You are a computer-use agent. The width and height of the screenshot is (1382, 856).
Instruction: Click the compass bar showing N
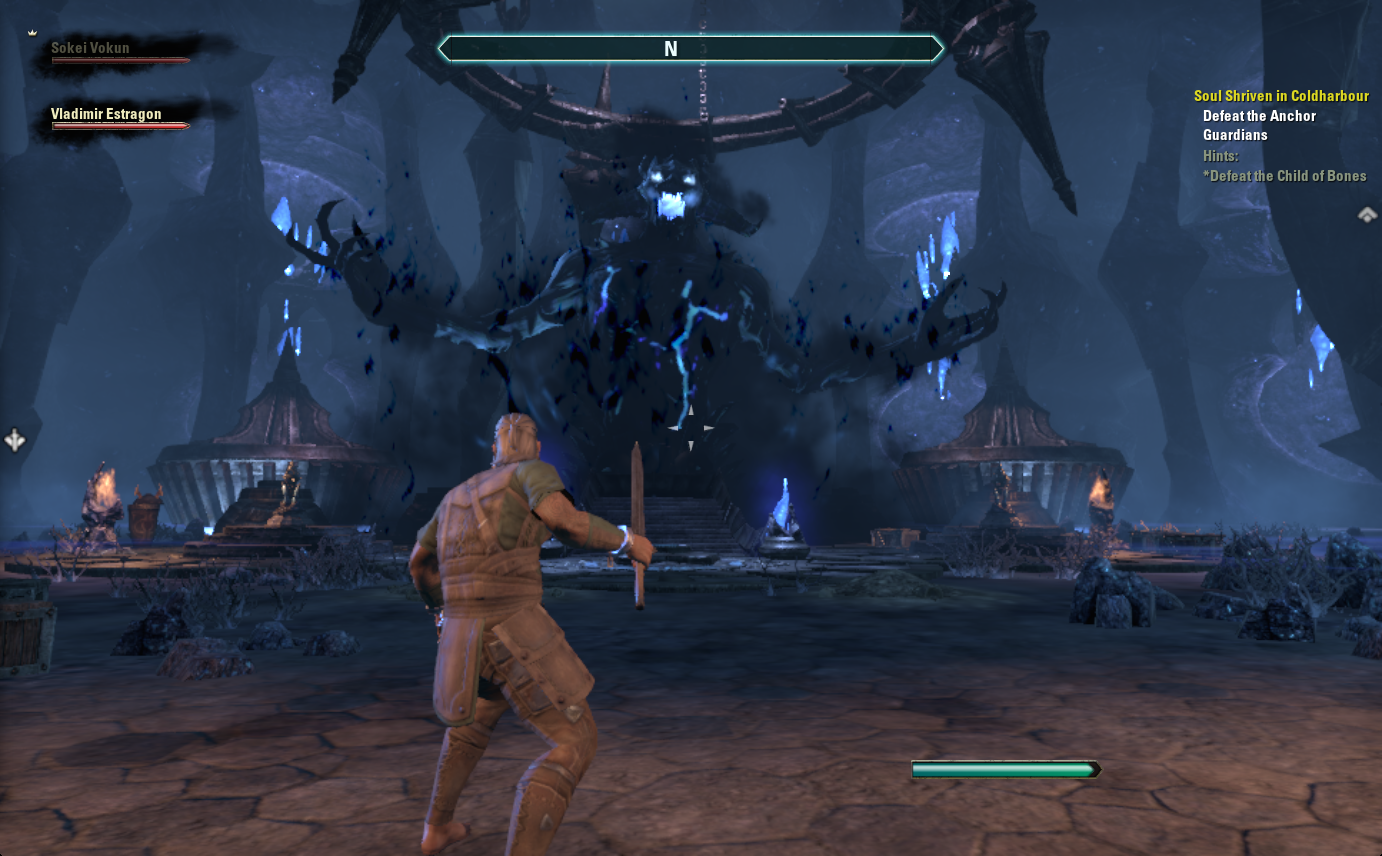click(690, 48)
